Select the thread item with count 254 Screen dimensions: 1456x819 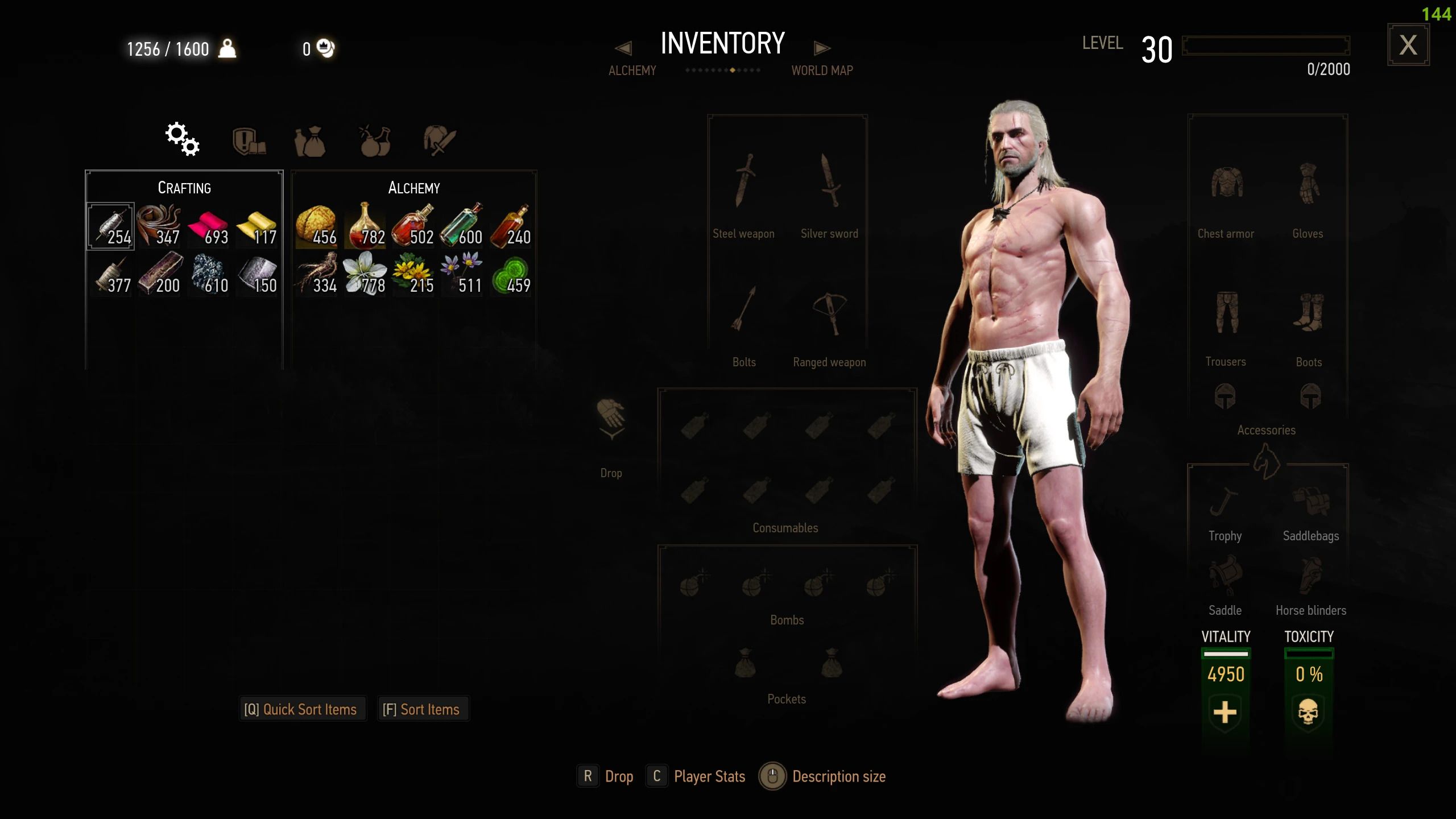[110, 225]
